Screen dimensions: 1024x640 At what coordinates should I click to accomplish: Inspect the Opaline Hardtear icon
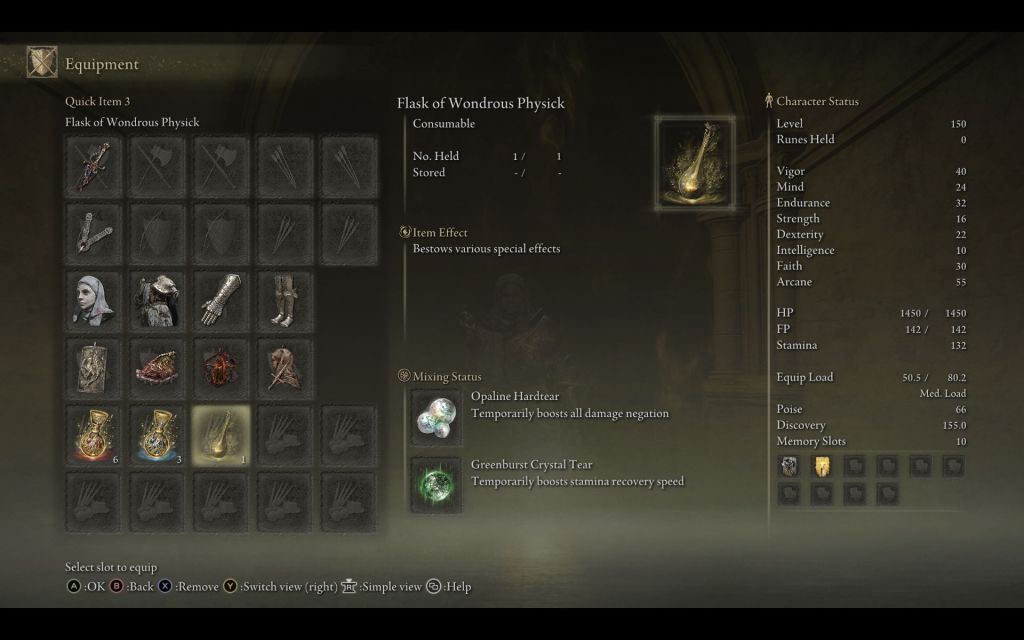coord(437,416)
